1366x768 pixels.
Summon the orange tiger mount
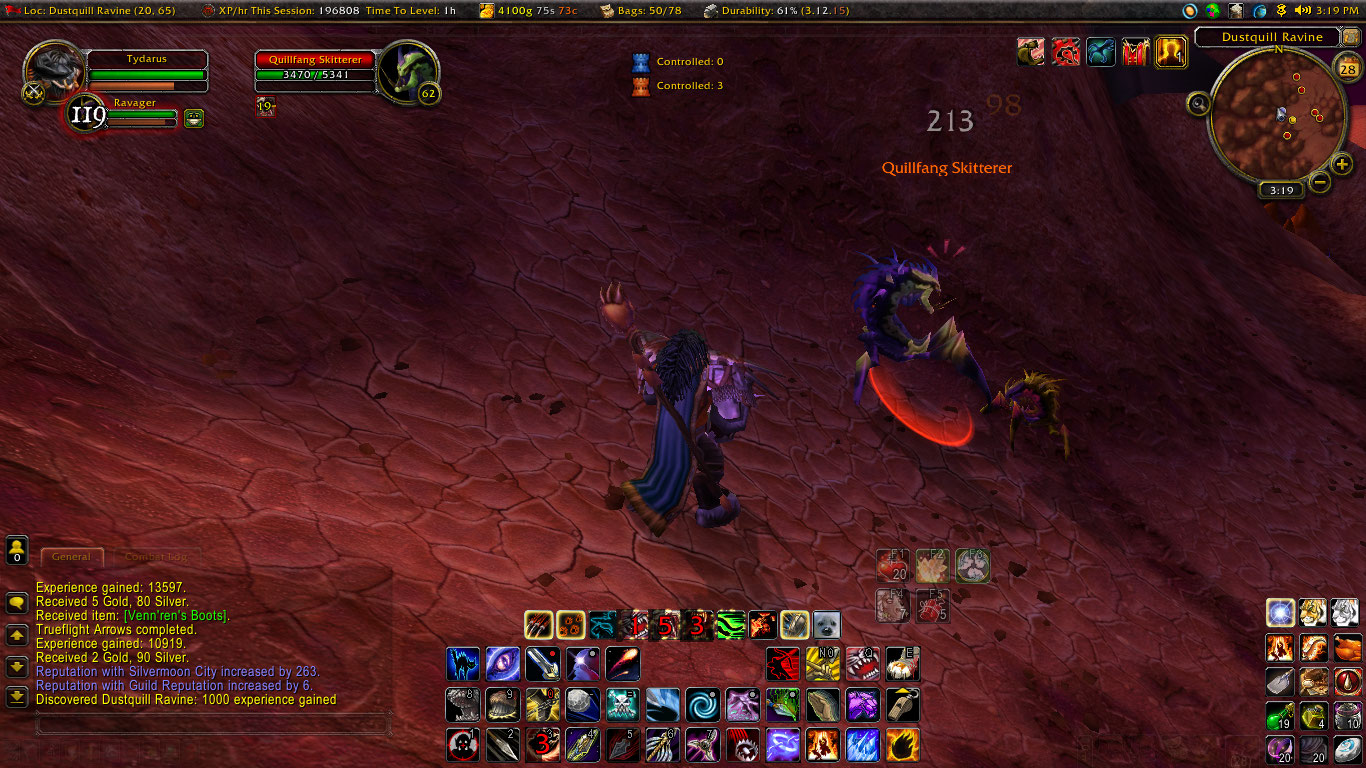point(1314,612)
